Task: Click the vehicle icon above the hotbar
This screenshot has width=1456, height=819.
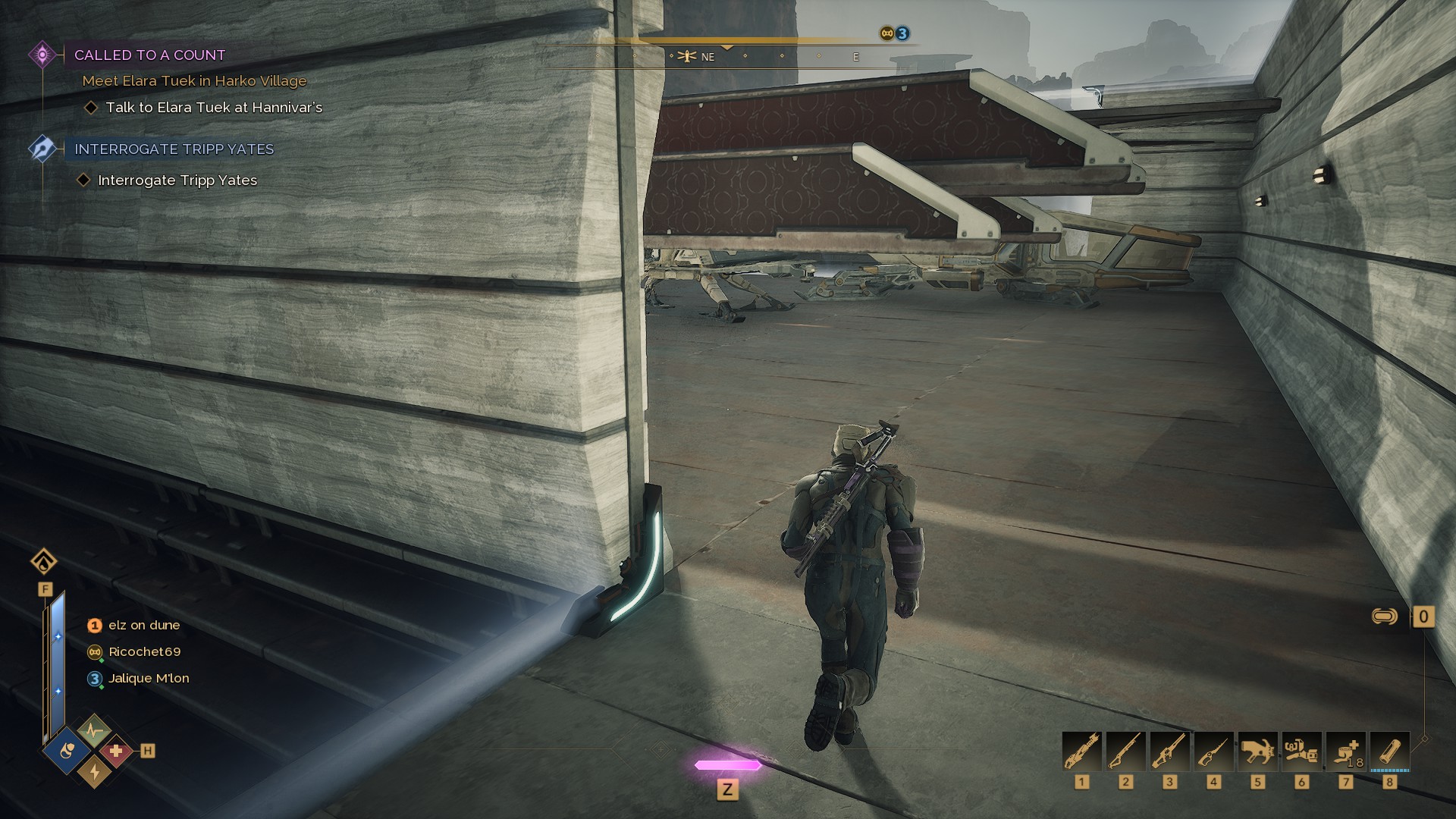Action: coord(1385,617)
